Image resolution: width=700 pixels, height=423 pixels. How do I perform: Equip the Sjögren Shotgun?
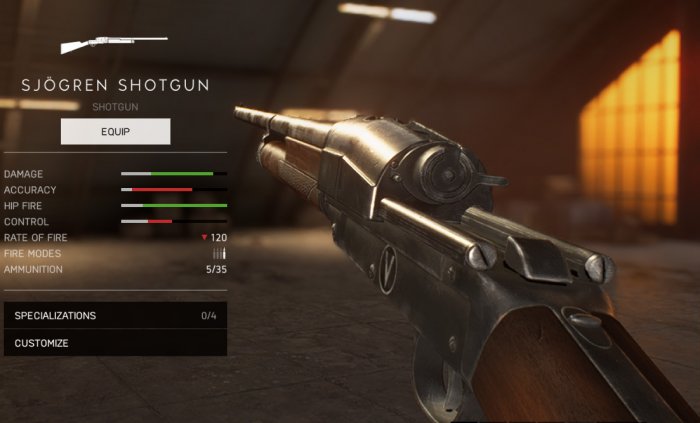pyautogui.click(x=115, y=131)
